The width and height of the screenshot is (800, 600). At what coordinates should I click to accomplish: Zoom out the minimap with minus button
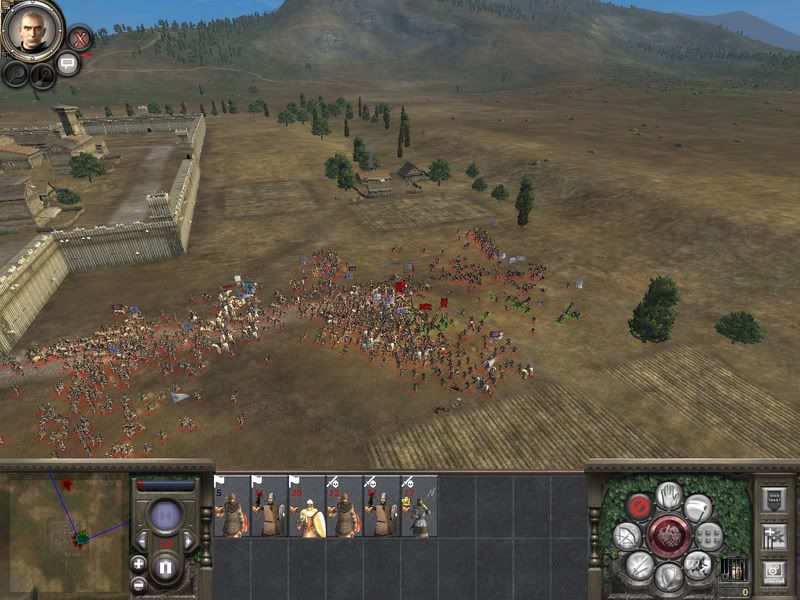(138, 584)
